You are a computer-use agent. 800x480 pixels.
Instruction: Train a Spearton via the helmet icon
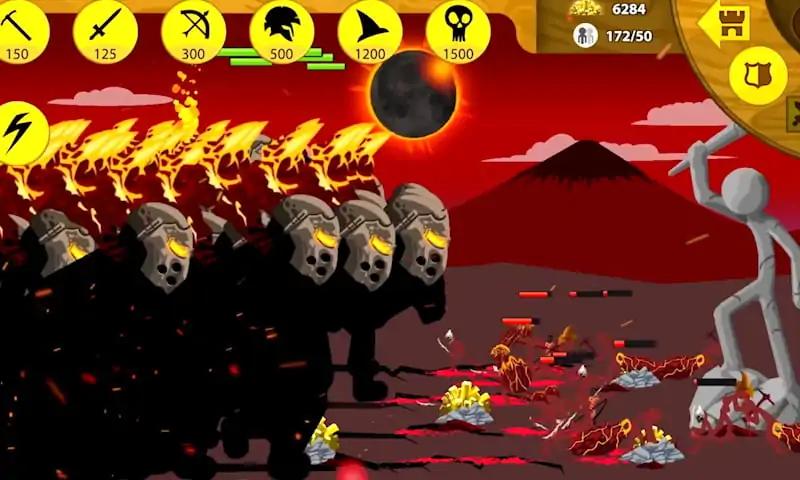[x=280, y=28]
